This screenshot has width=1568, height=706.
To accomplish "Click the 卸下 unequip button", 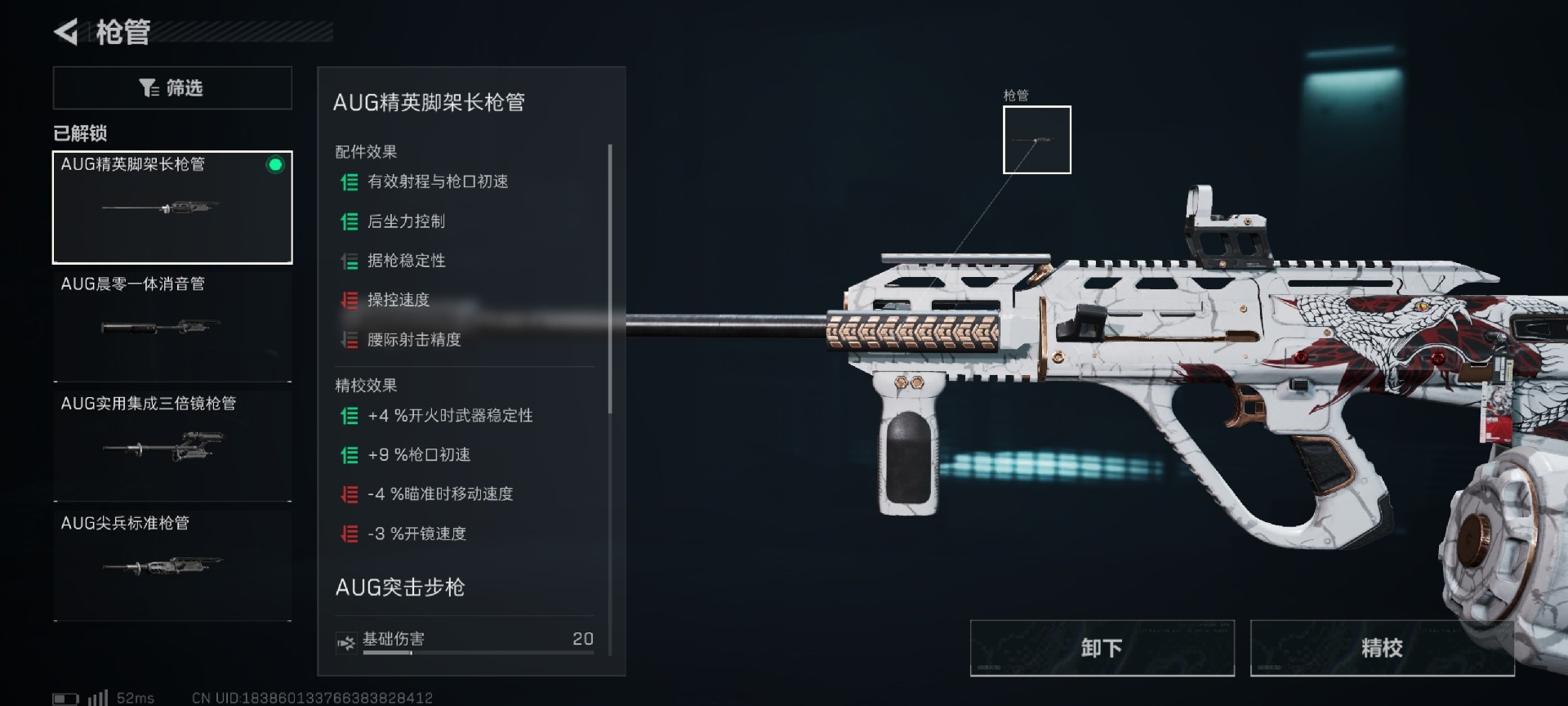I will click(1102, 648).
